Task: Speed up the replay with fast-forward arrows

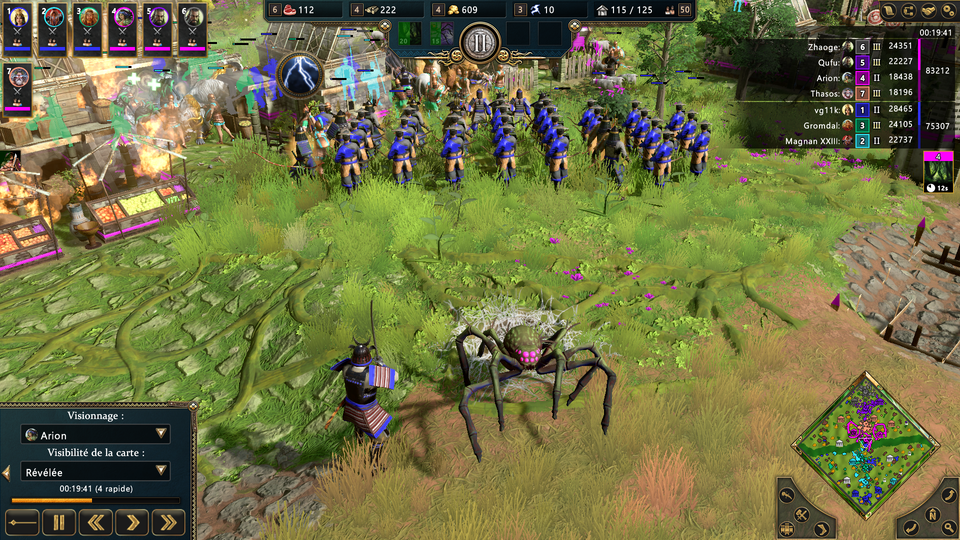Action: coord(168,521)
